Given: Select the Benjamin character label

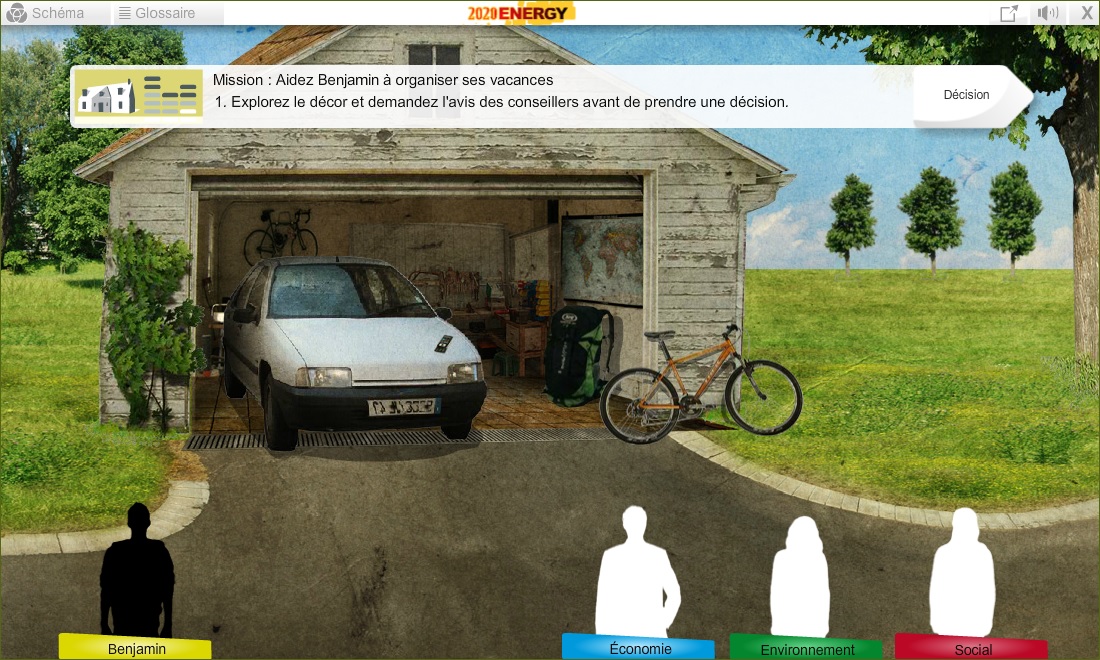Looking at the screenshot, I should pos(136,649).
